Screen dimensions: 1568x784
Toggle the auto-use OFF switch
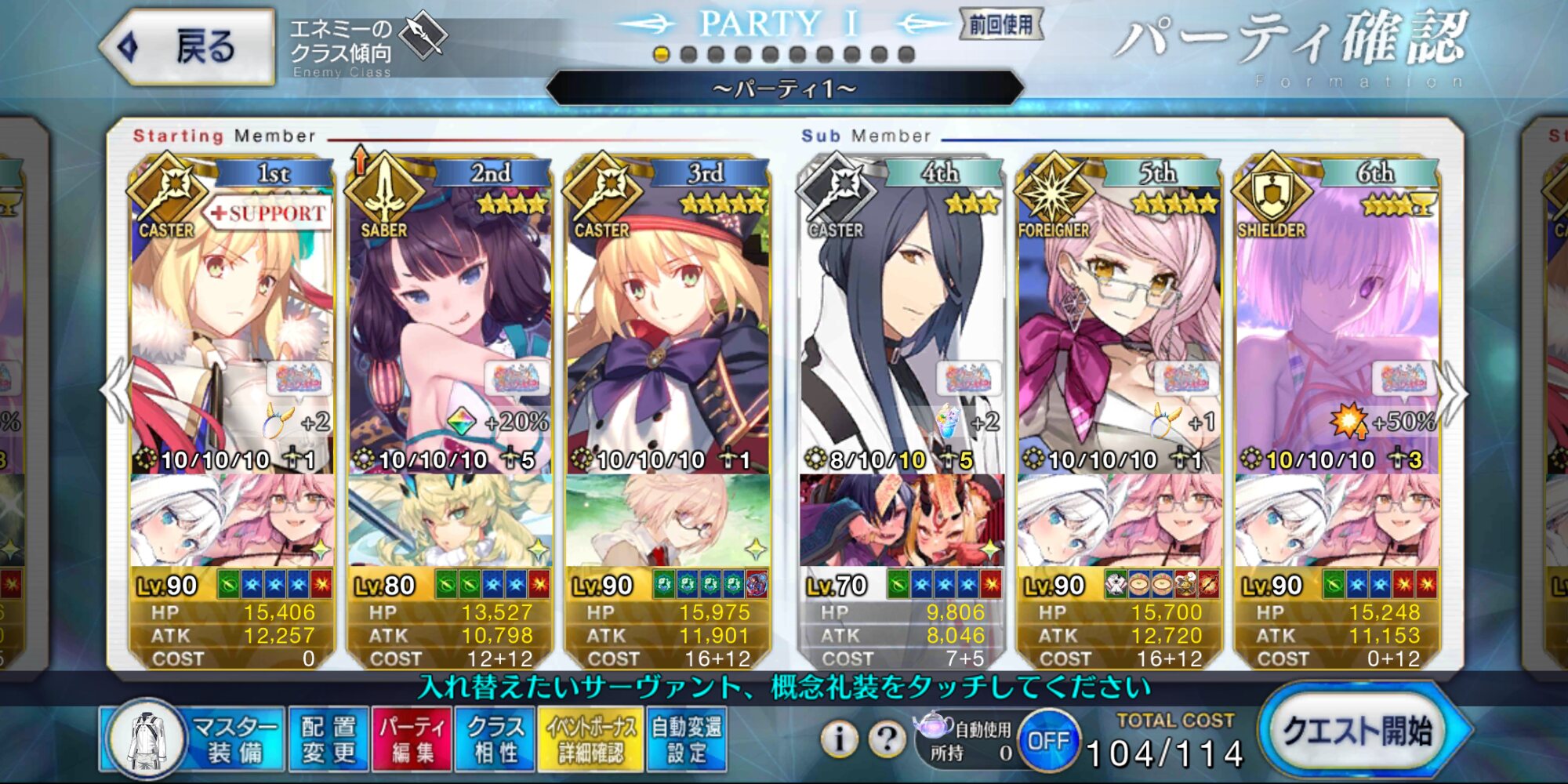pos(1048,740)
